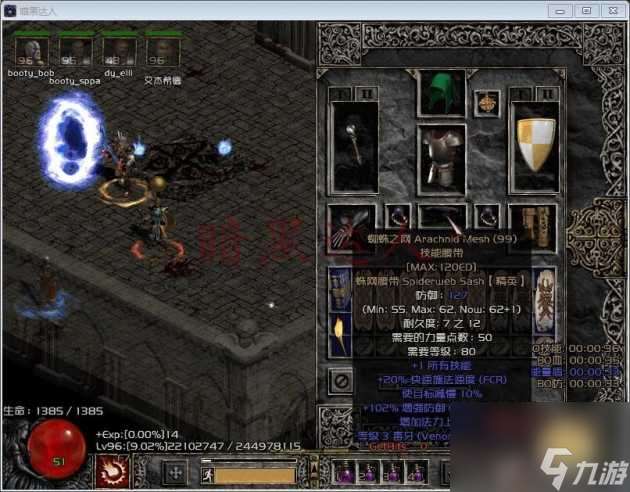Select the green helm equipment slot
Screen dimensions: 630x492
click(x=435, y=93)
